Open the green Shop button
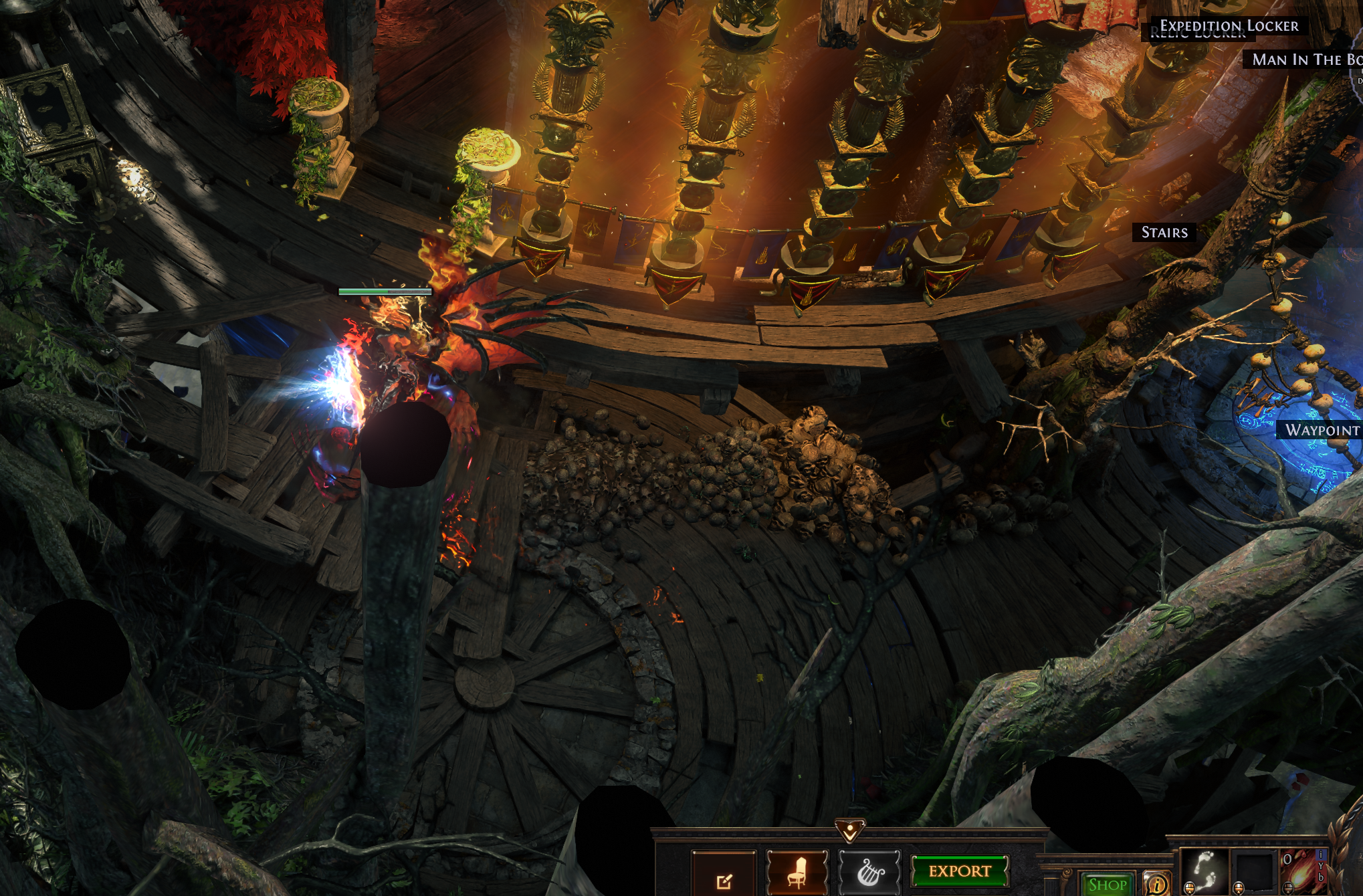The image size is (1363, 896). tap(1107, 885)
